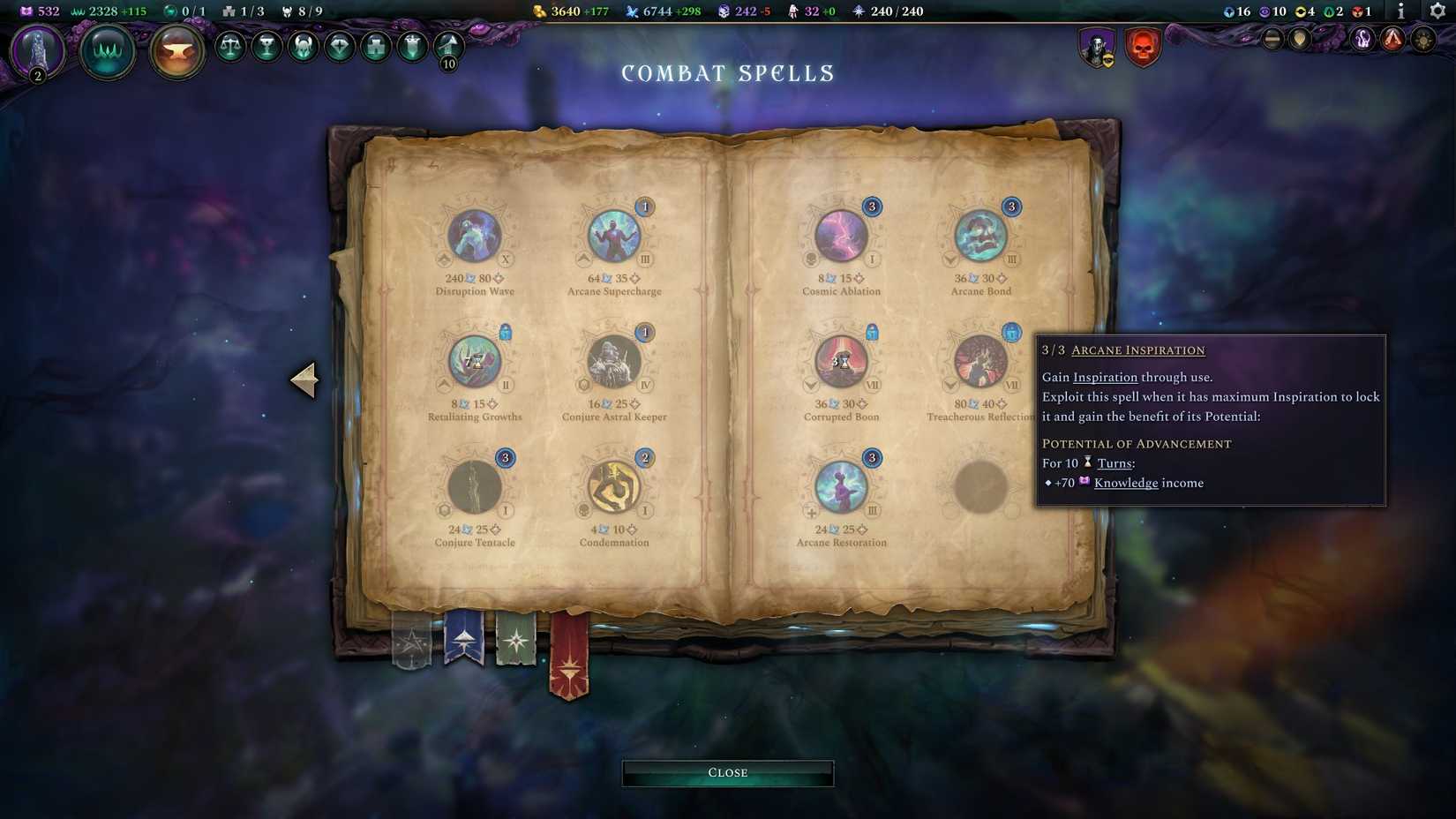Select the Disruption Wave spell icon
Image resolution: width=1456 pixels, height=819 pixels.
click(x=475, y=237)
